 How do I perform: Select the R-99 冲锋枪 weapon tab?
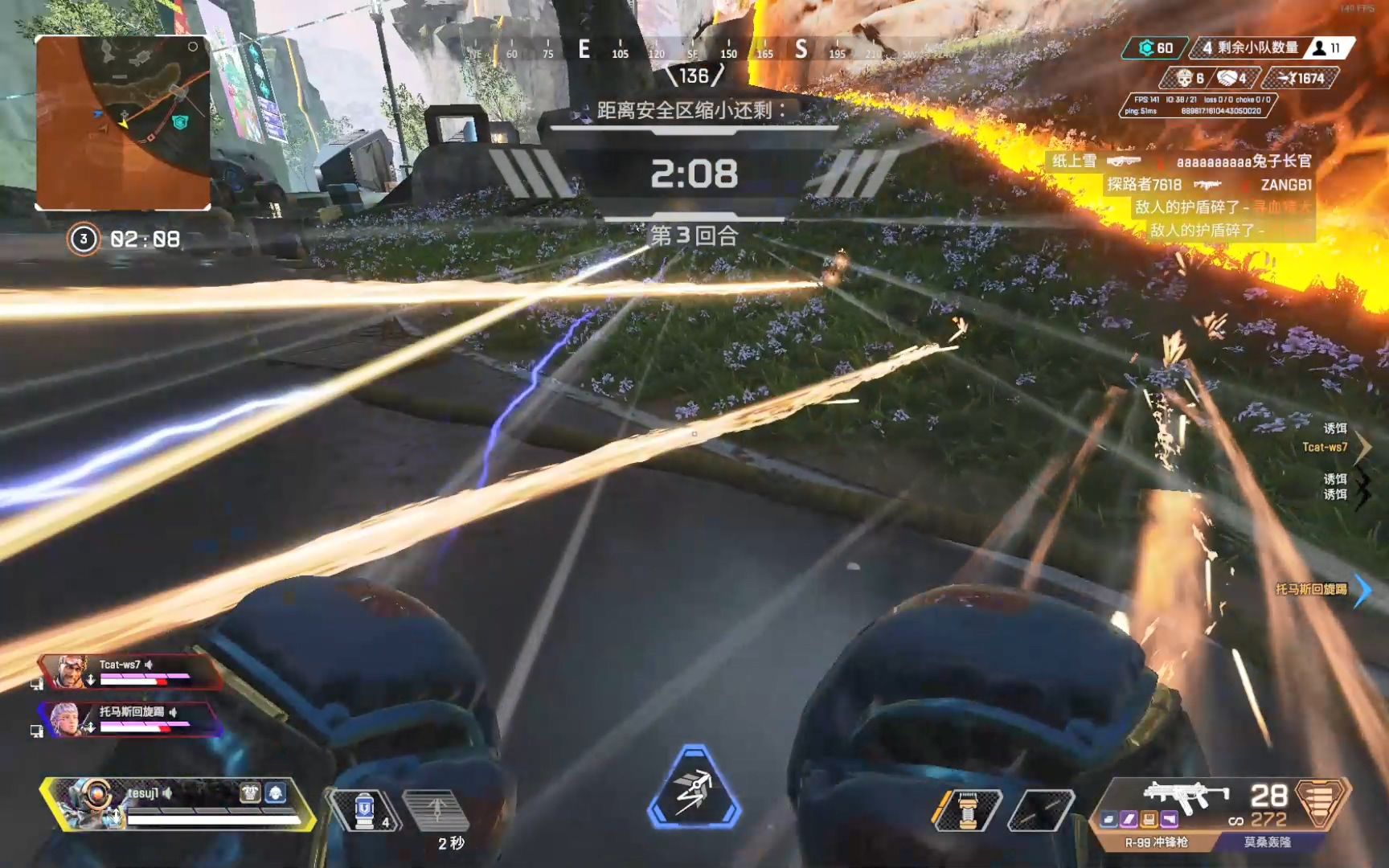point(1156,842)
